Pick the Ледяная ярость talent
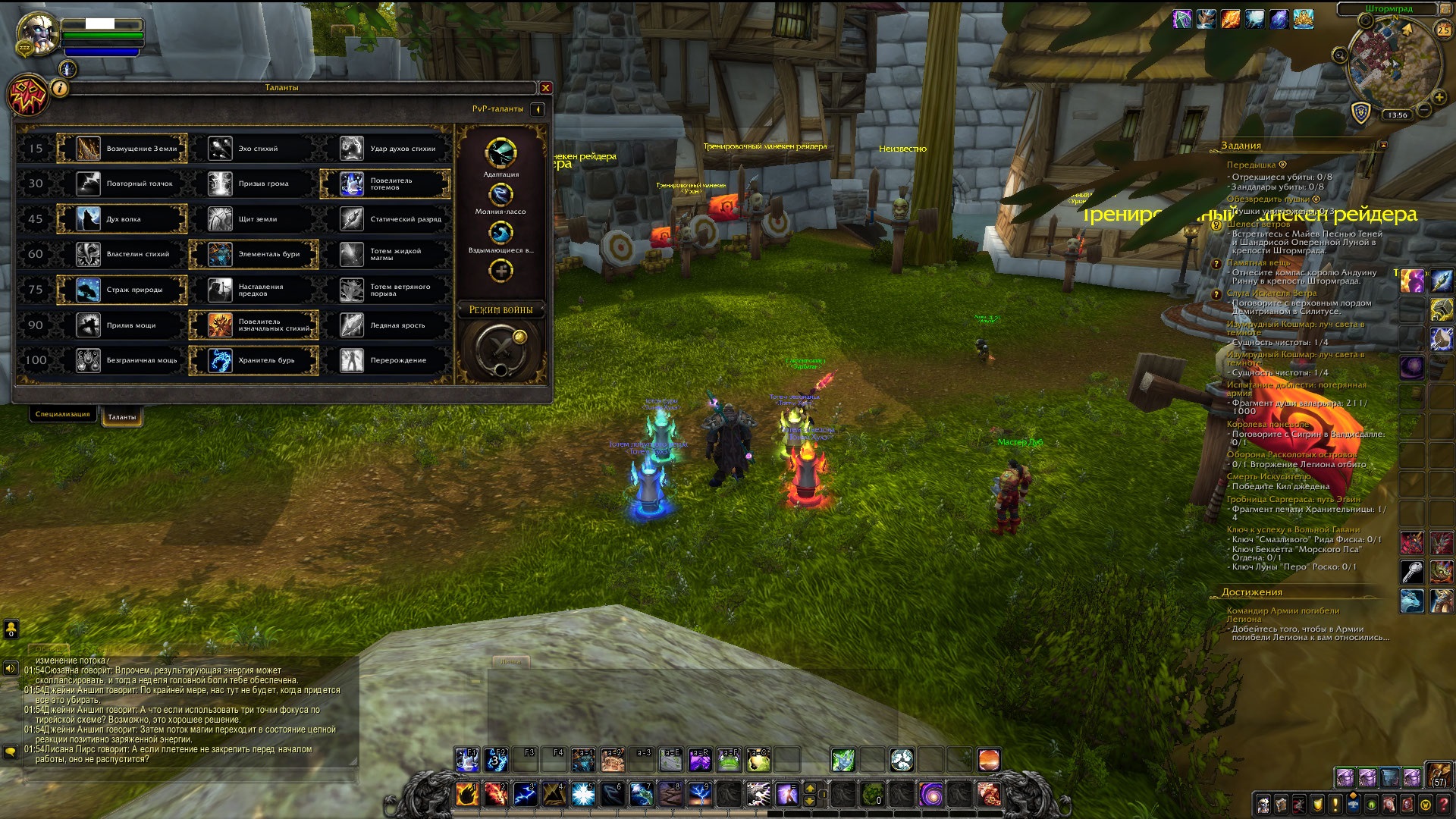Image resolution: width=1456 pixels, height=819 pixels. (385, 325)
